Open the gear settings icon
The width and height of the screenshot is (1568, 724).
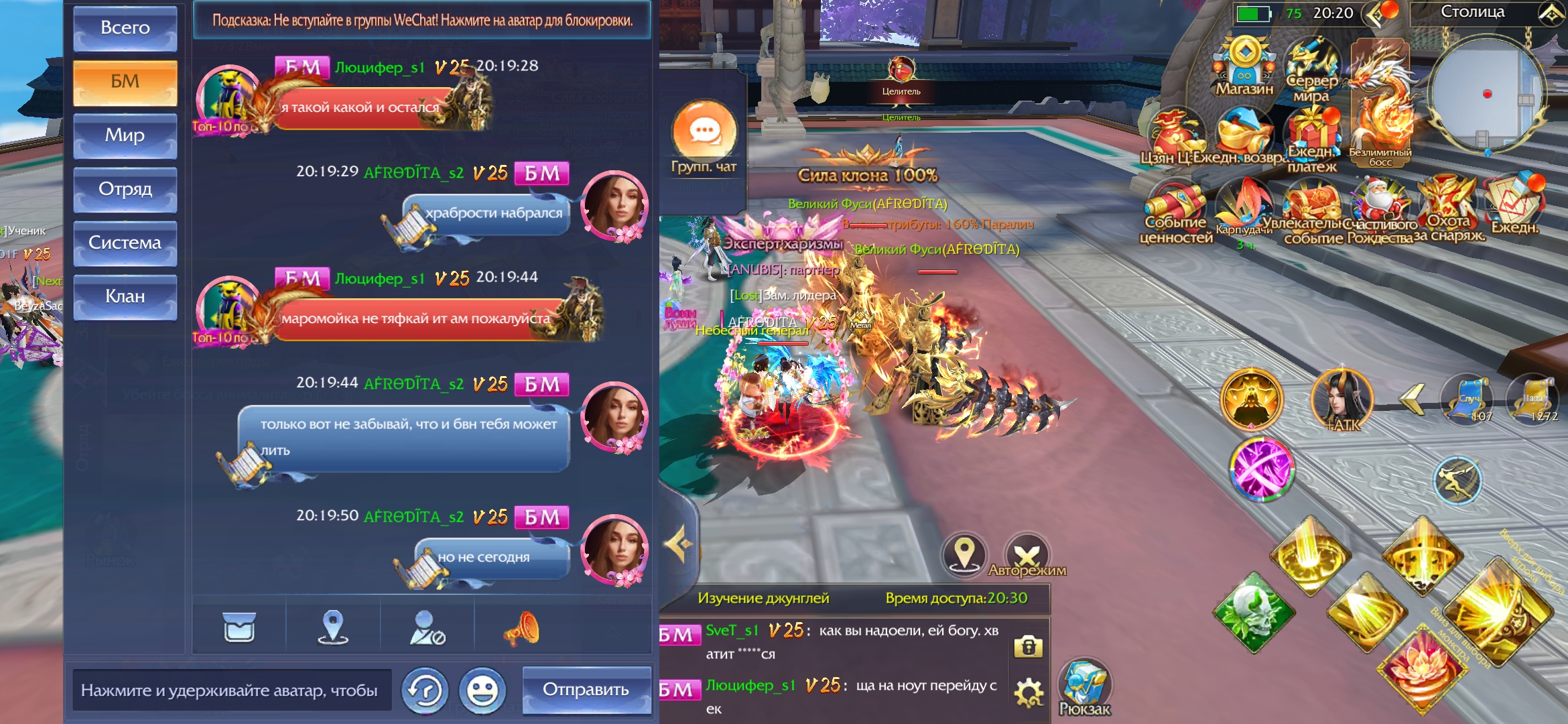coord(1029,692)
